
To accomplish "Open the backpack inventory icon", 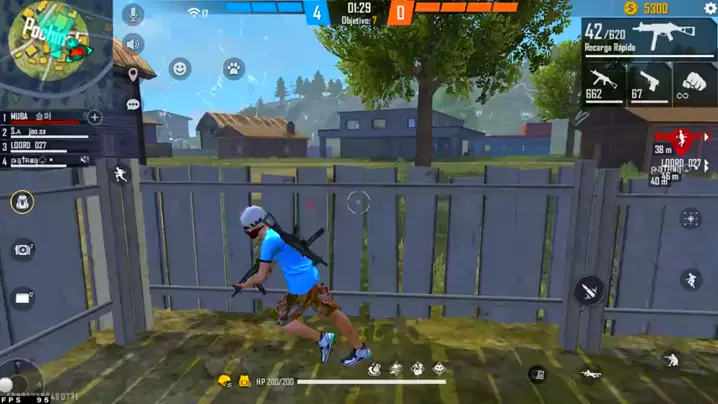I will point(22,202).
